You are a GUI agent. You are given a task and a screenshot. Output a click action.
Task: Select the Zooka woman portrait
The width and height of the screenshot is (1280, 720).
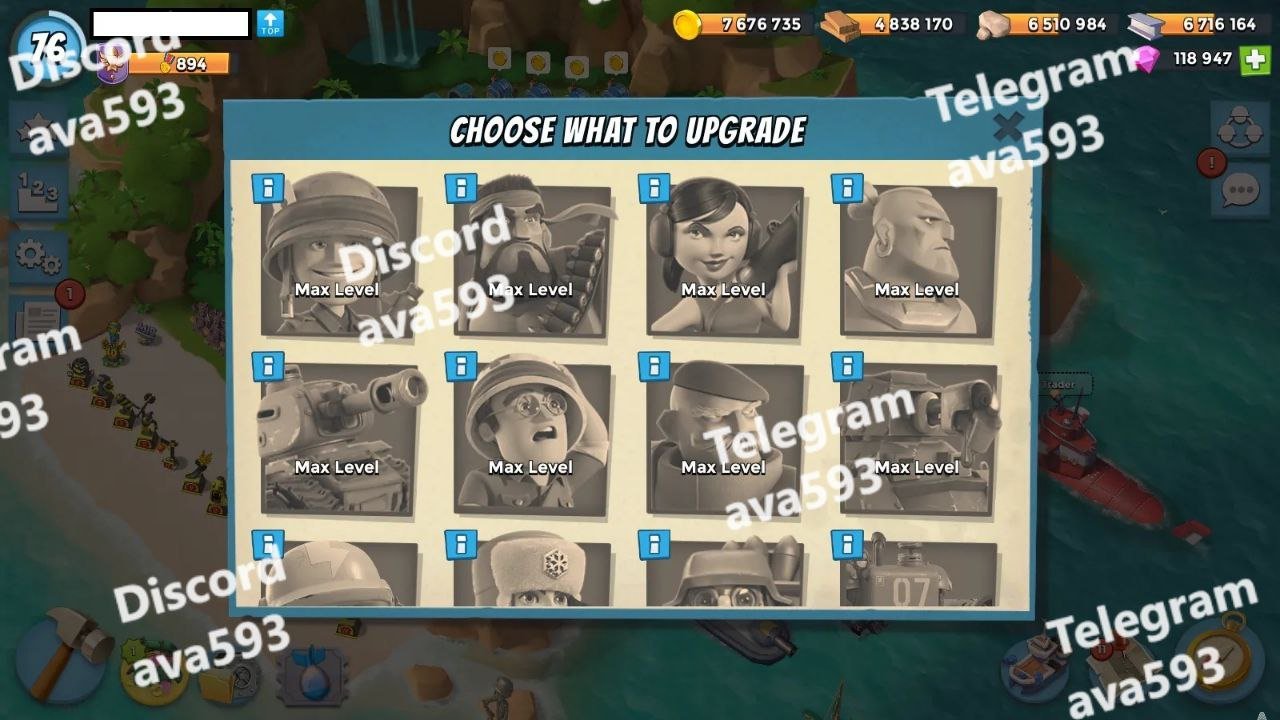724,258
